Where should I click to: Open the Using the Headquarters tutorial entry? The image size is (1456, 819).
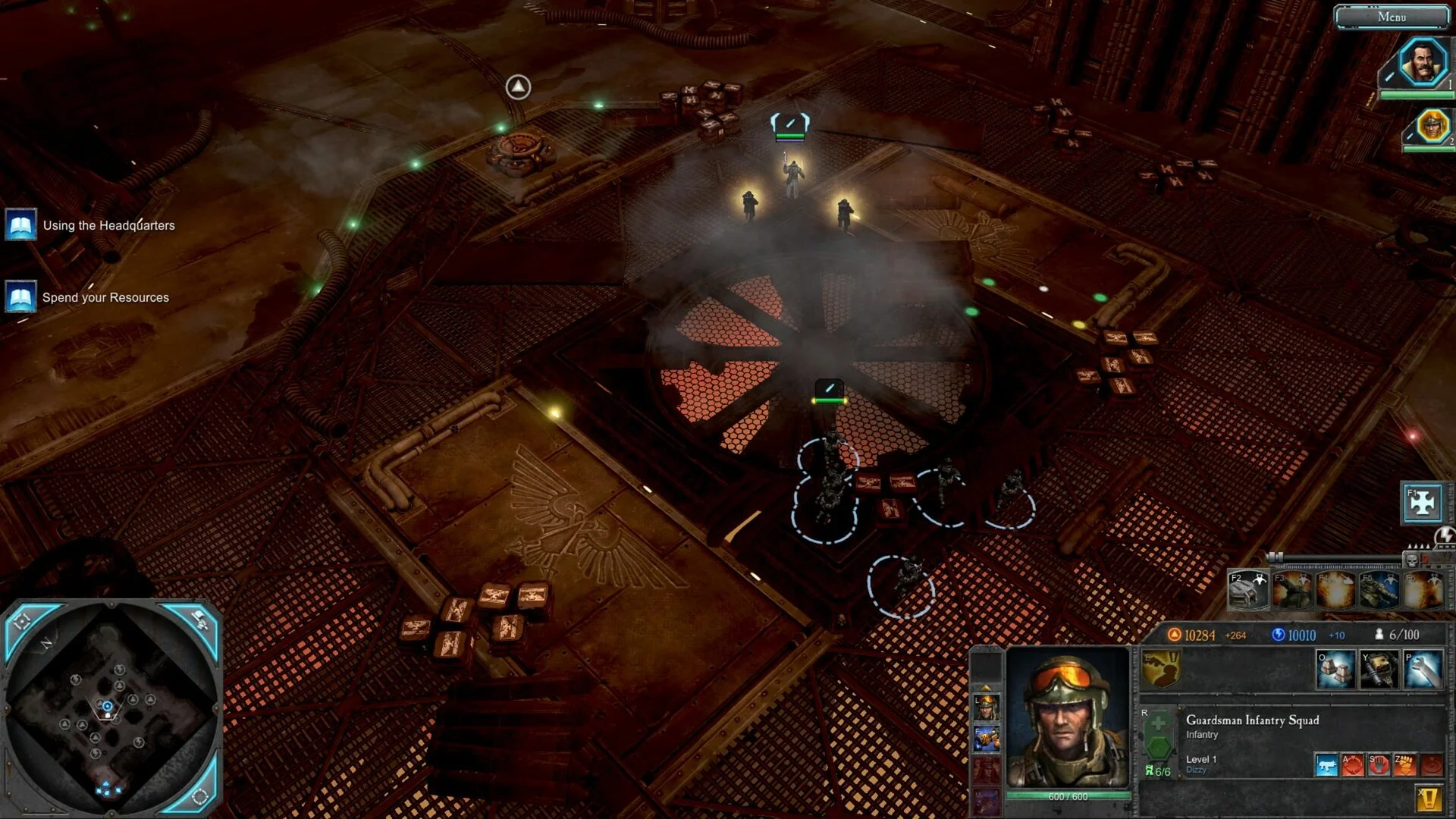tap(108, 225)
